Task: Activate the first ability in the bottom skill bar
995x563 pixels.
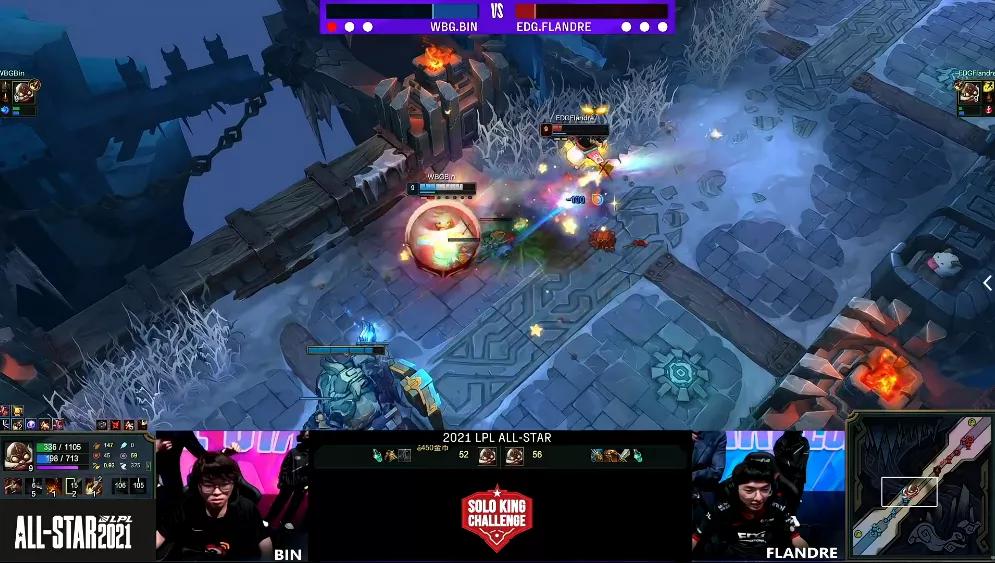Action: pos(14,486)
